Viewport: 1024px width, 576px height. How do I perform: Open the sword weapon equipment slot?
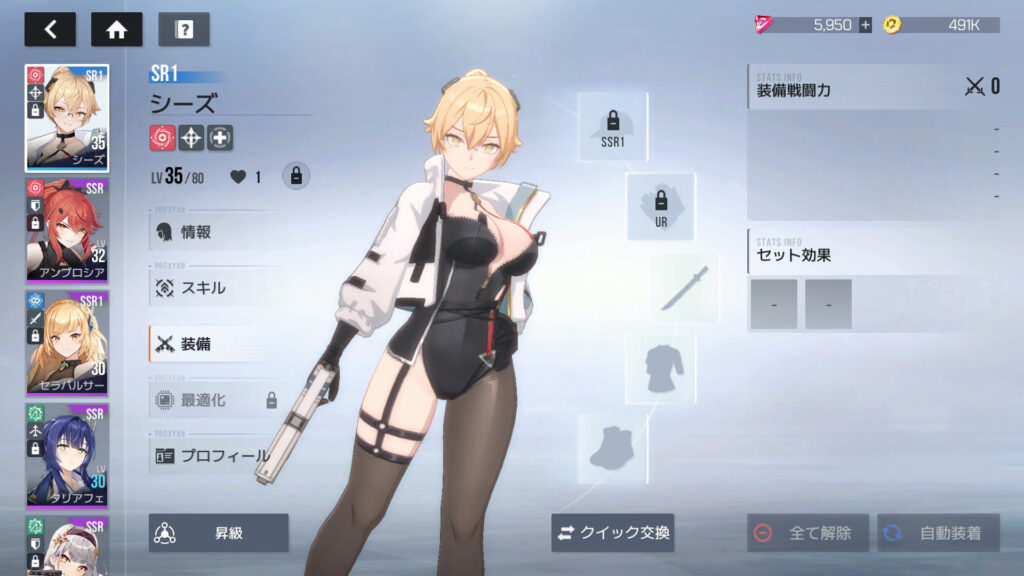coord(685,288)
